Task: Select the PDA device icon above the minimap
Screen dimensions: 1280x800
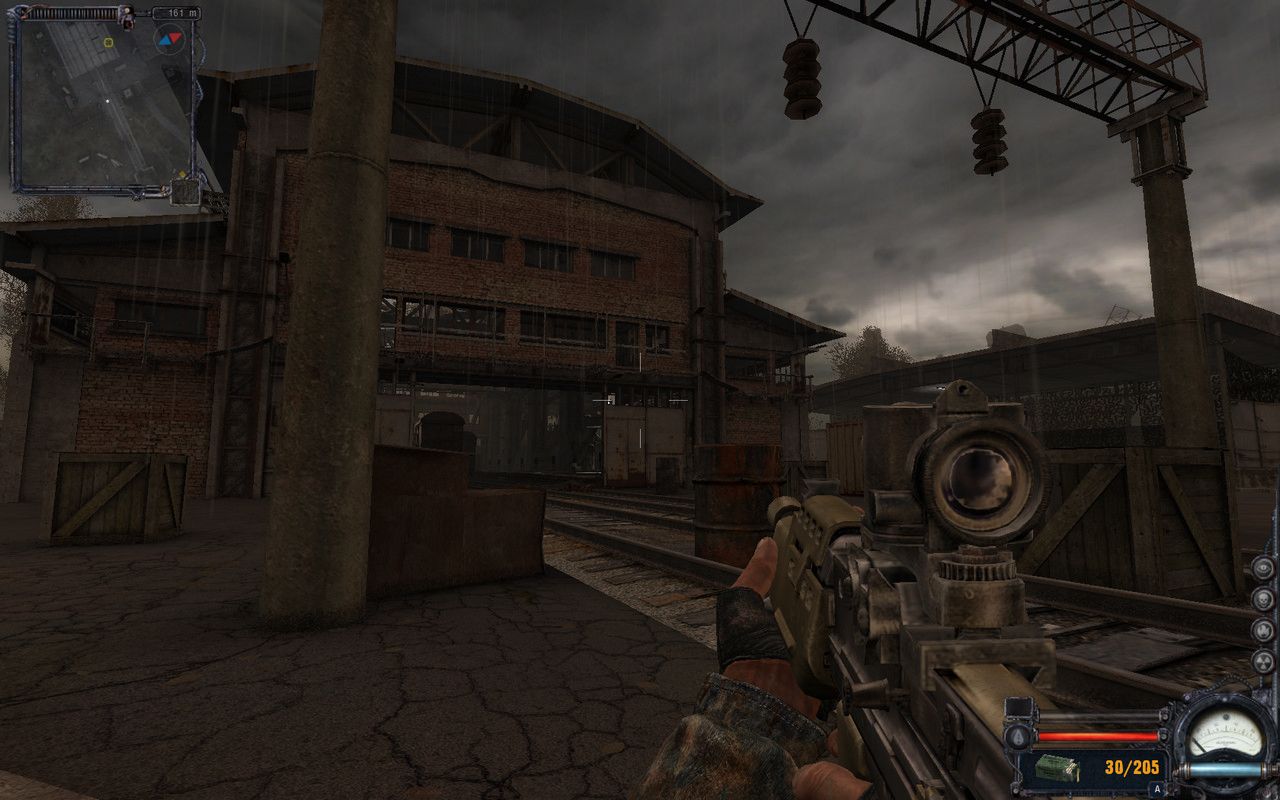Action: coord(126,14)
